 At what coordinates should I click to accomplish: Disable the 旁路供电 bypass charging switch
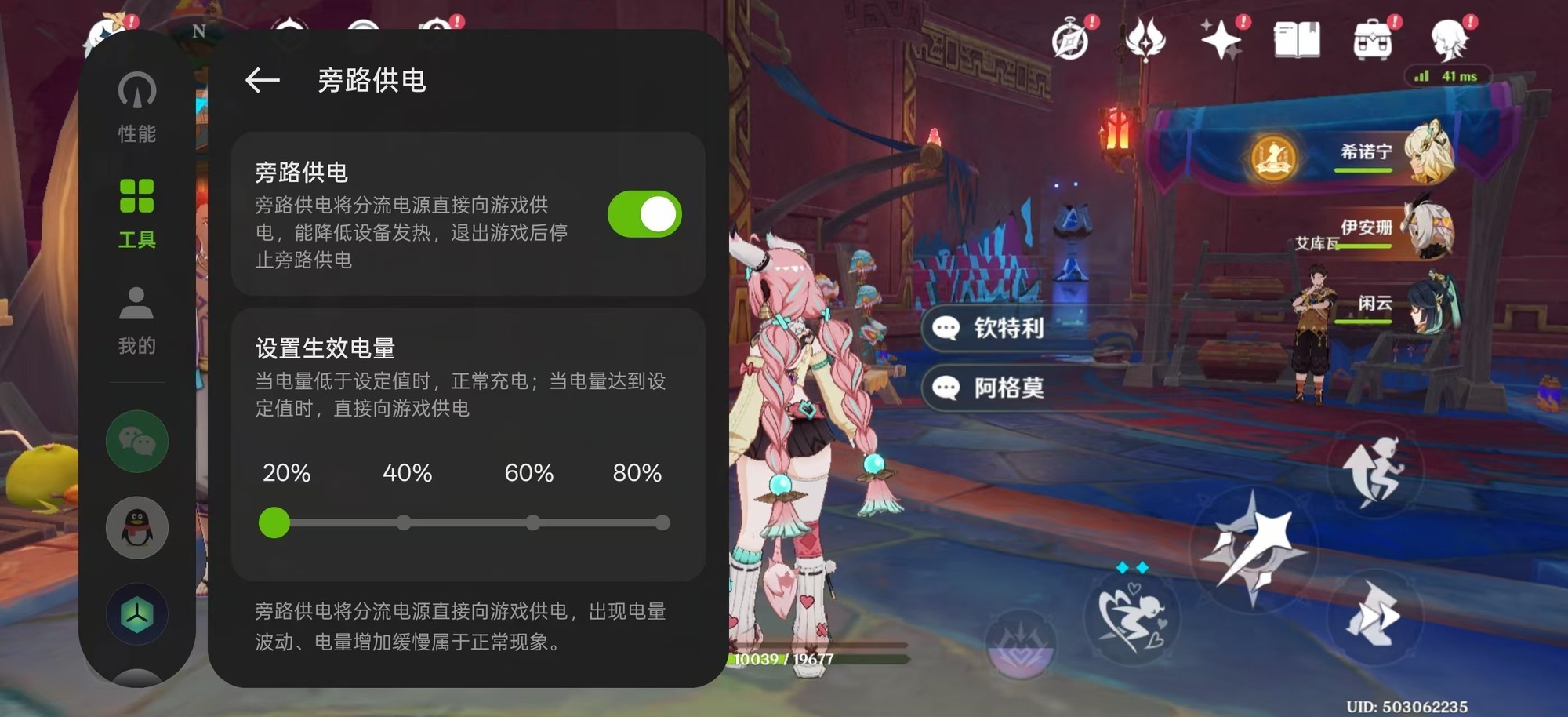[644, 212]
